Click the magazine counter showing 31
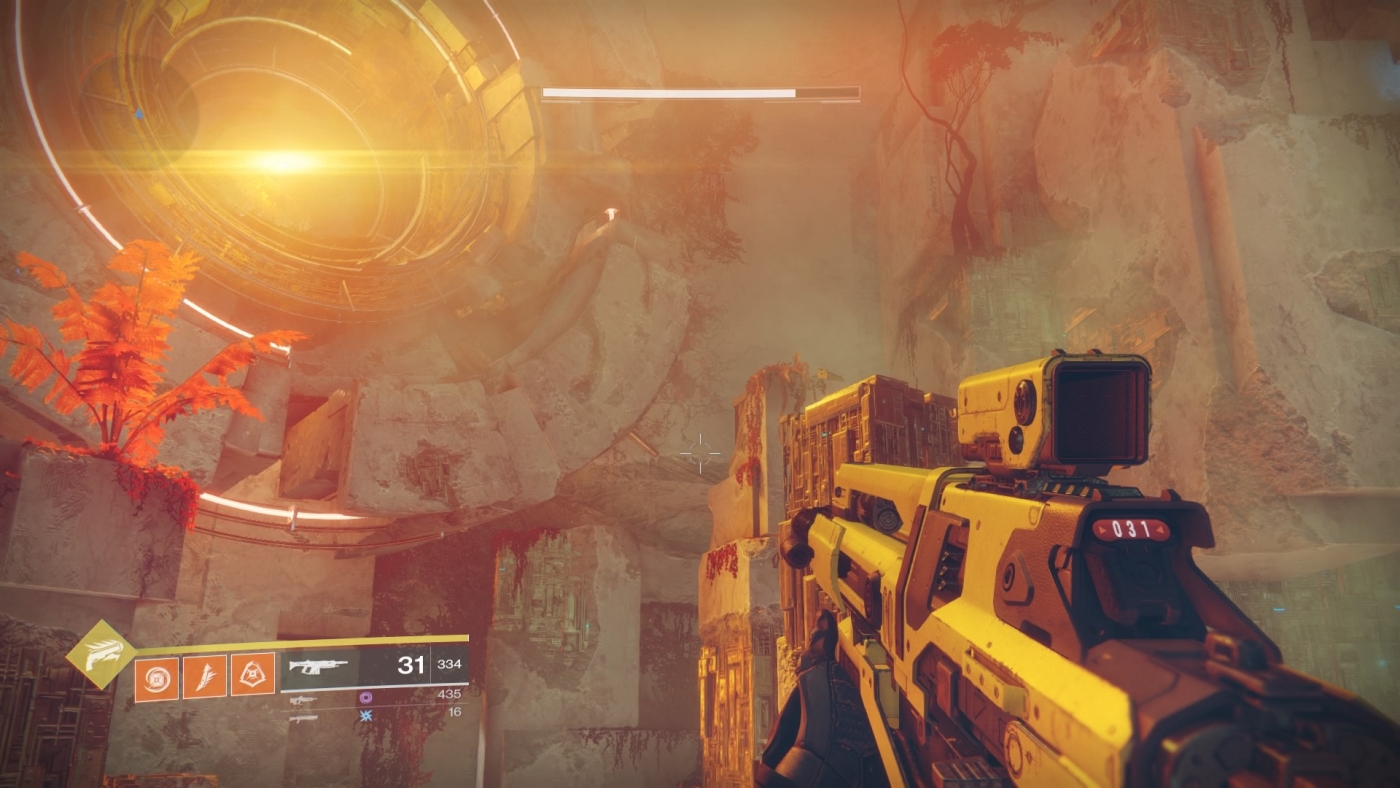Screen dimensions: 1400x788 (x=413, y=665)
